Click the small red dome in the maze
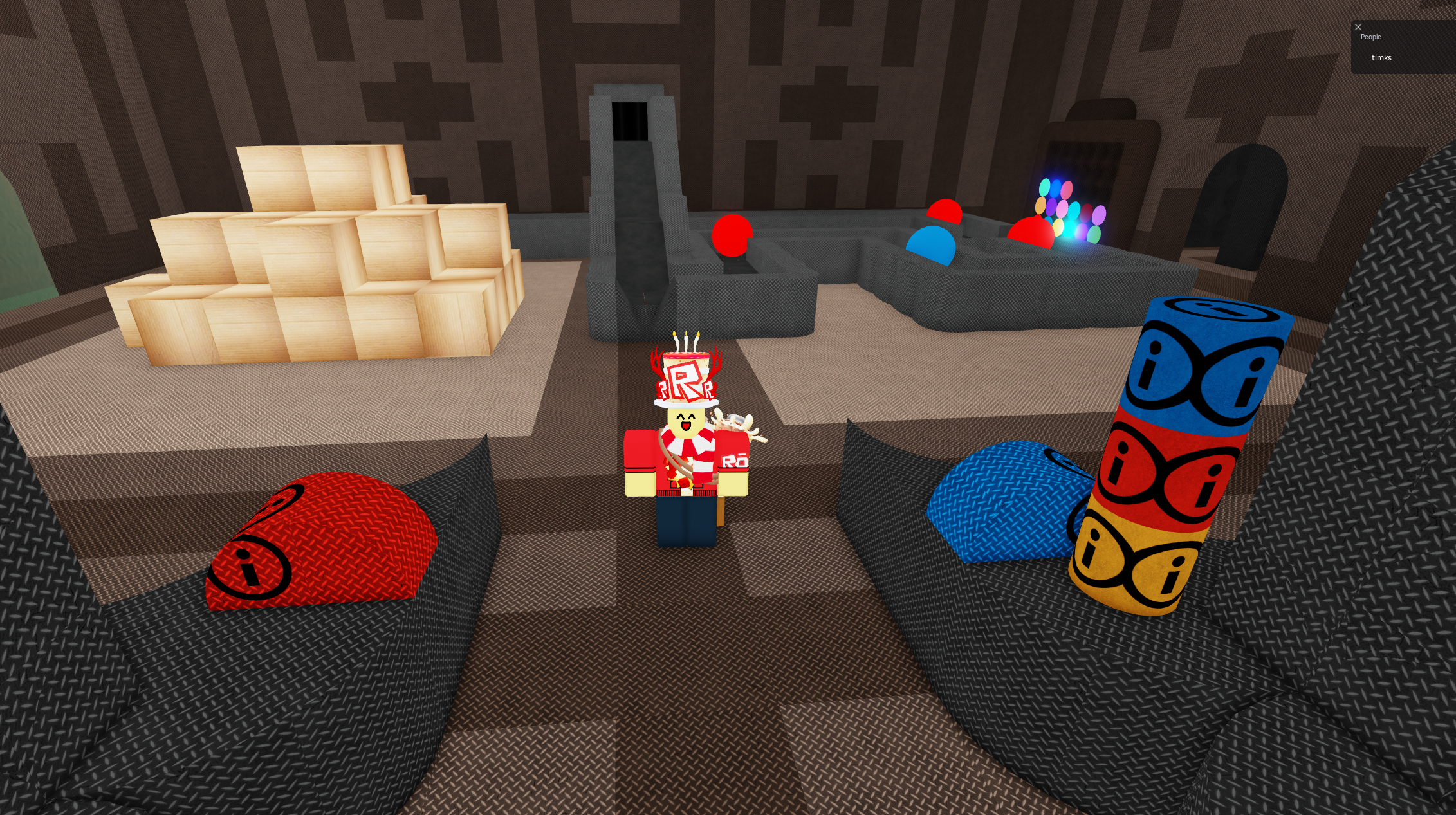The height and width of the screenshot is (815, 1456). point(943,212)
